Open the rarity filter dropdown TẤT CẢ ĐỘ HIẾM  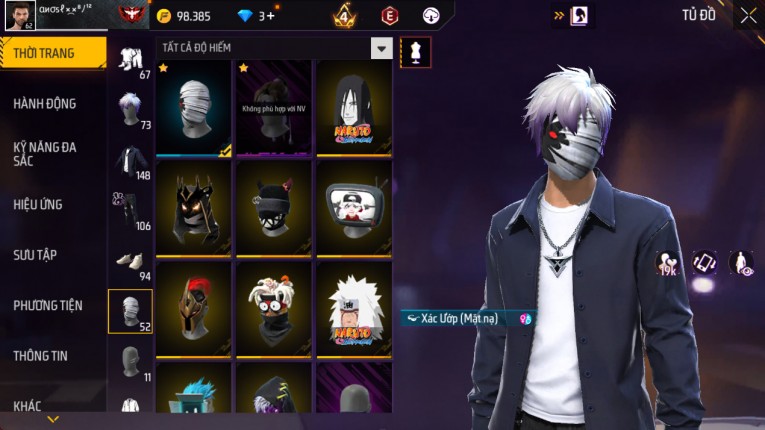[381, 48]
